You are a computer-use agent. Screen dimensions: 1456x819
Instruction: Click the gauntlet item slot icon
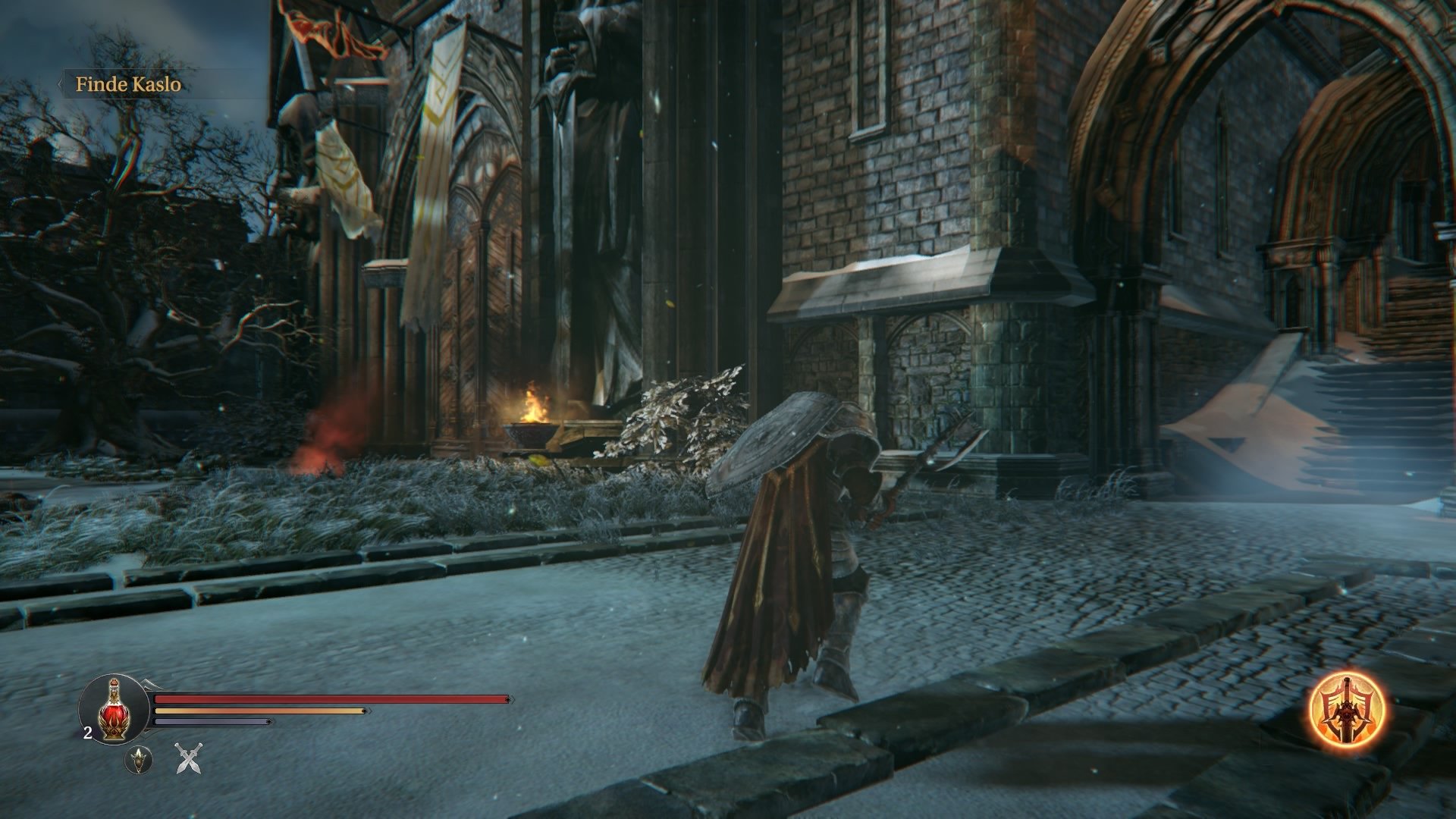(x=140, y=759)
